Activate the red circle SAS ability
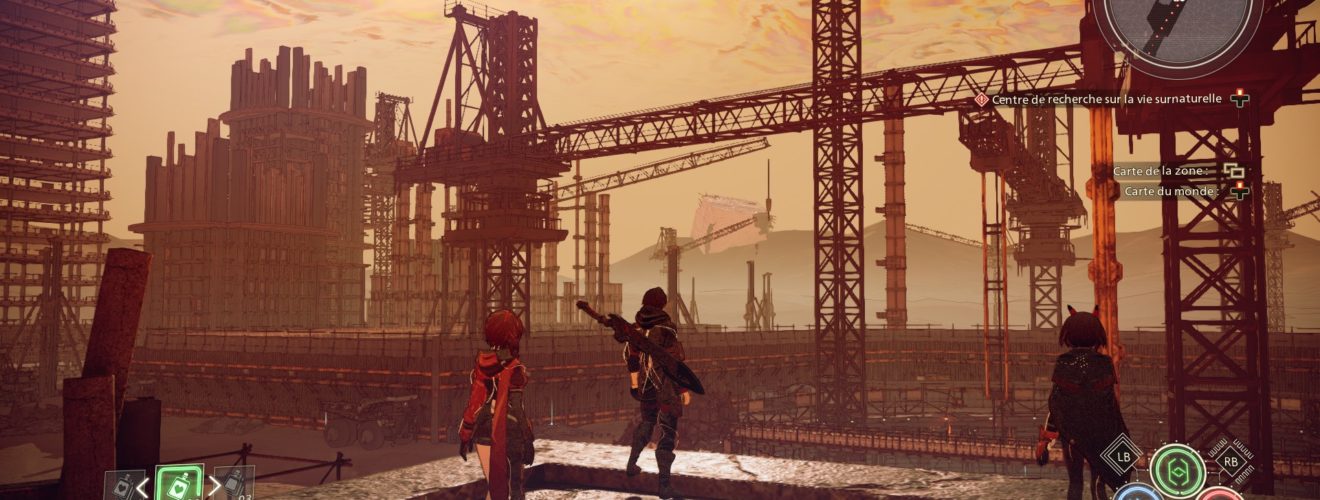The width and height of the screenshot is (1320, 500). coord(1219,495)
